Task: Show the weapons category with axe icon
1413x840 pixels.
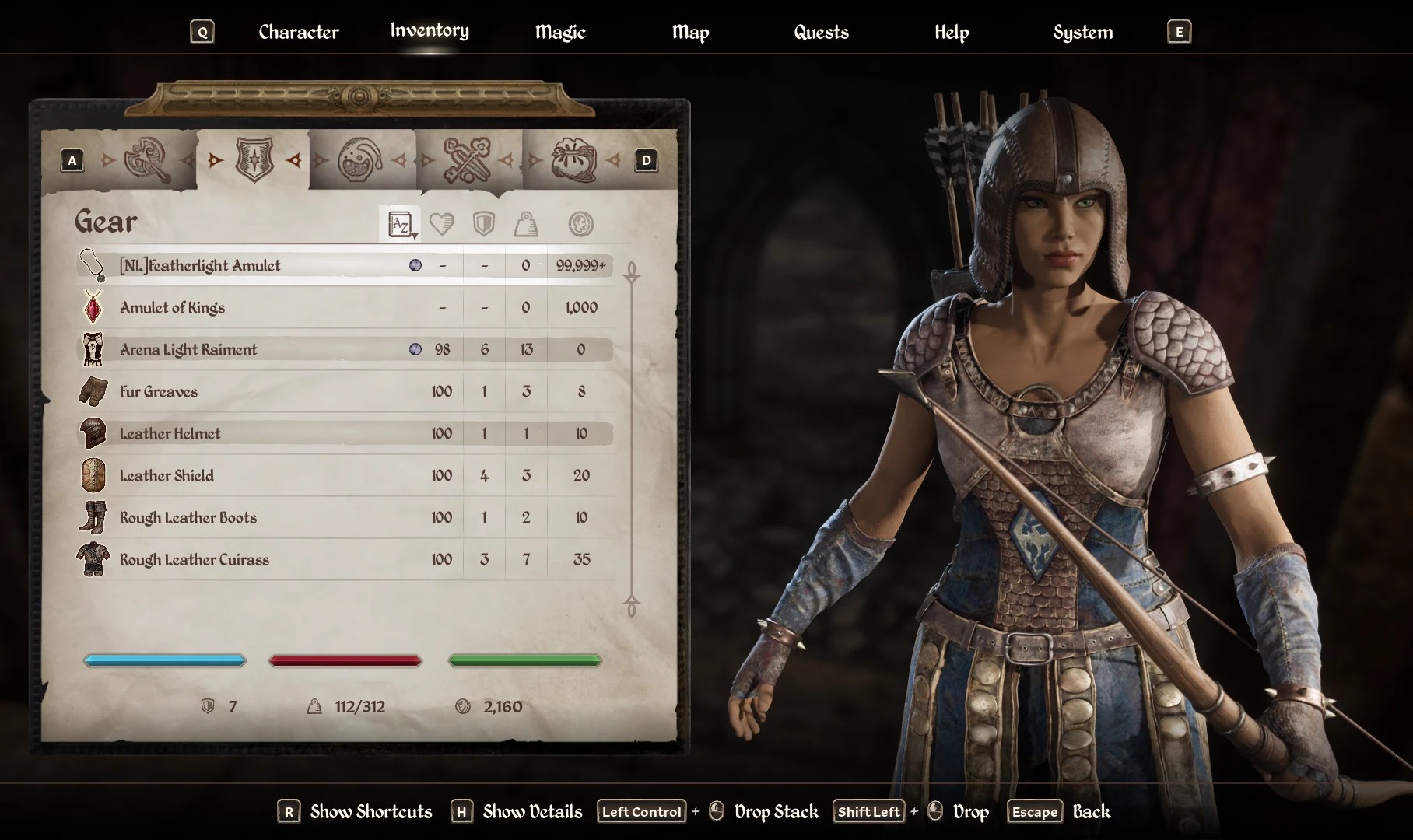Action: tap(147, 160)
